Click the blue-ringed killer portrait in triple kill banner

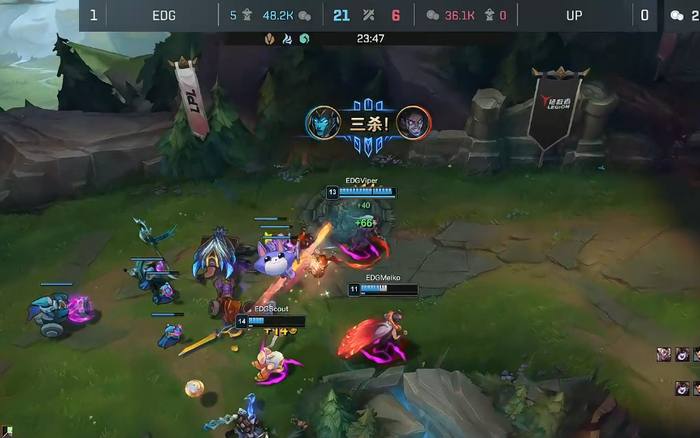point(322,122)
